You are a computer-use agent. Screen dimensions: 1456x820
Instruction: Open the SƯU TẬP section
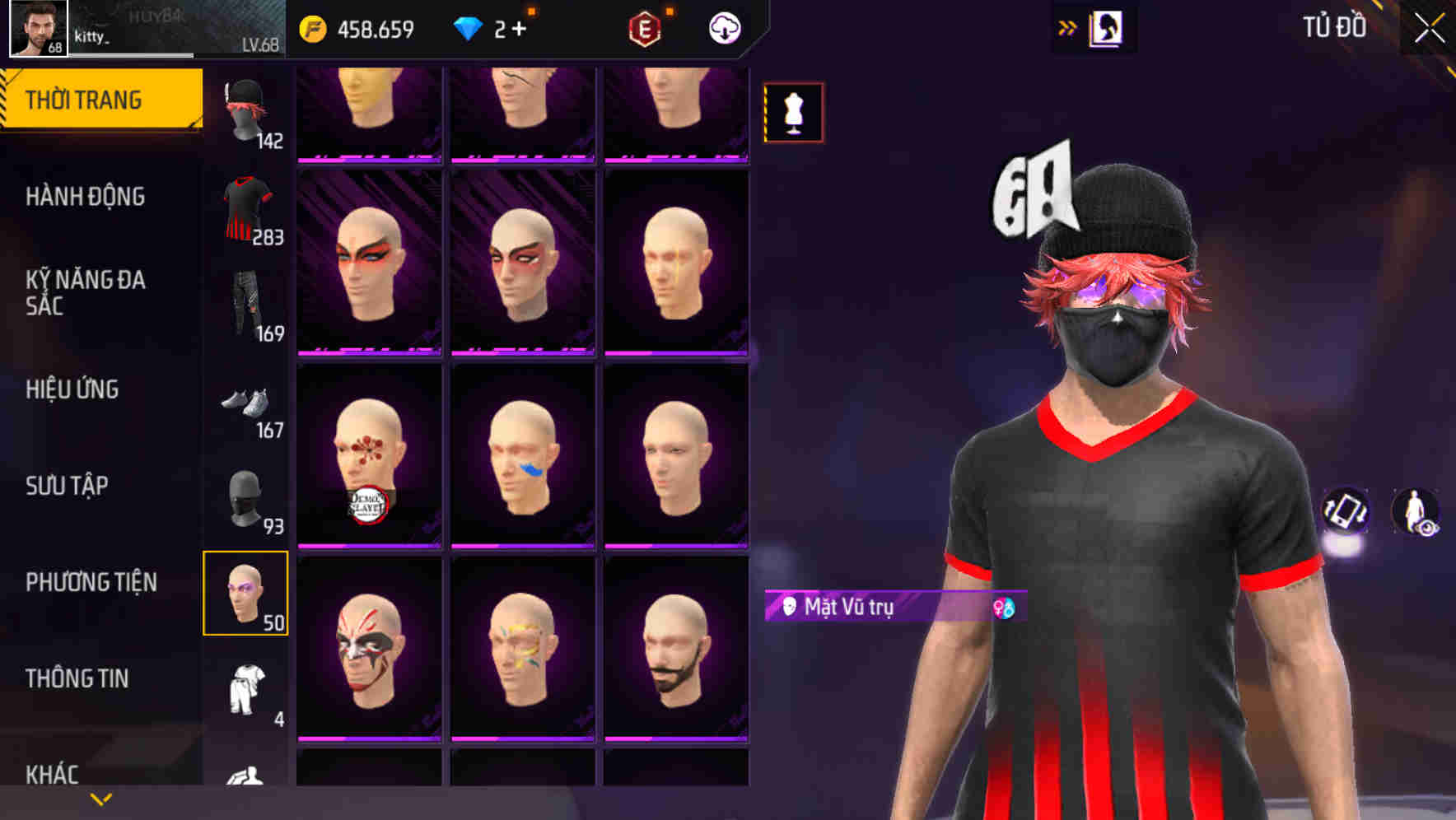pyautogui.click(x=68, y=486)
